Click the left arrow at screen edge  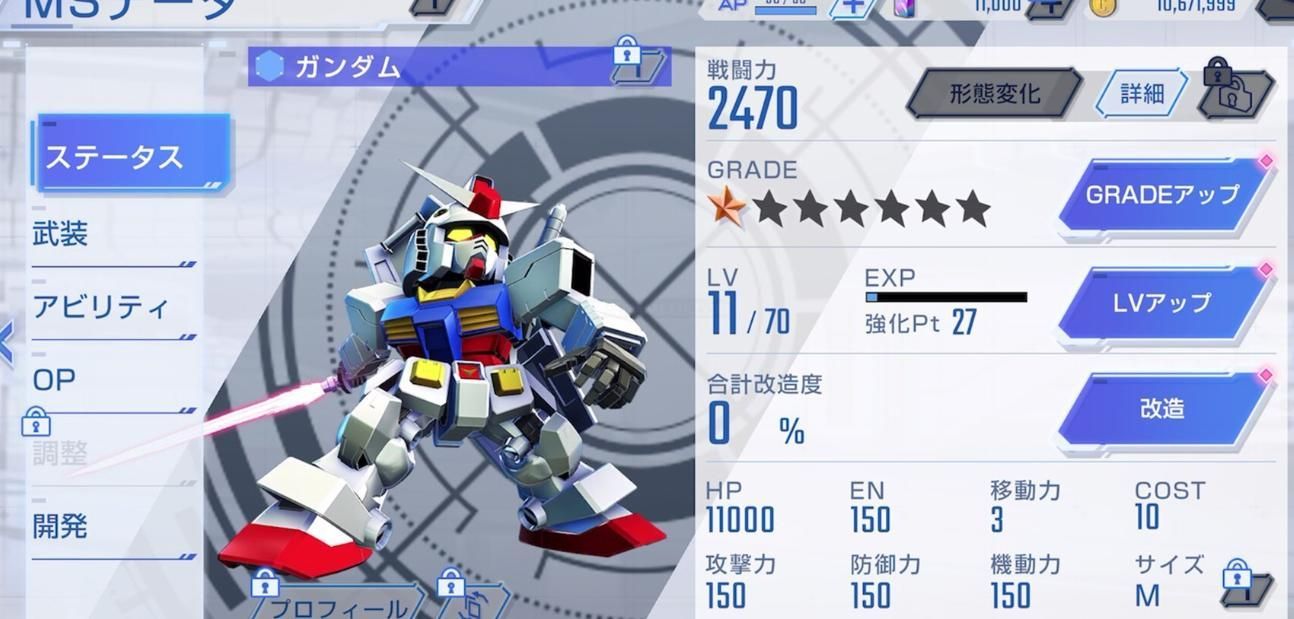[7, 344]
